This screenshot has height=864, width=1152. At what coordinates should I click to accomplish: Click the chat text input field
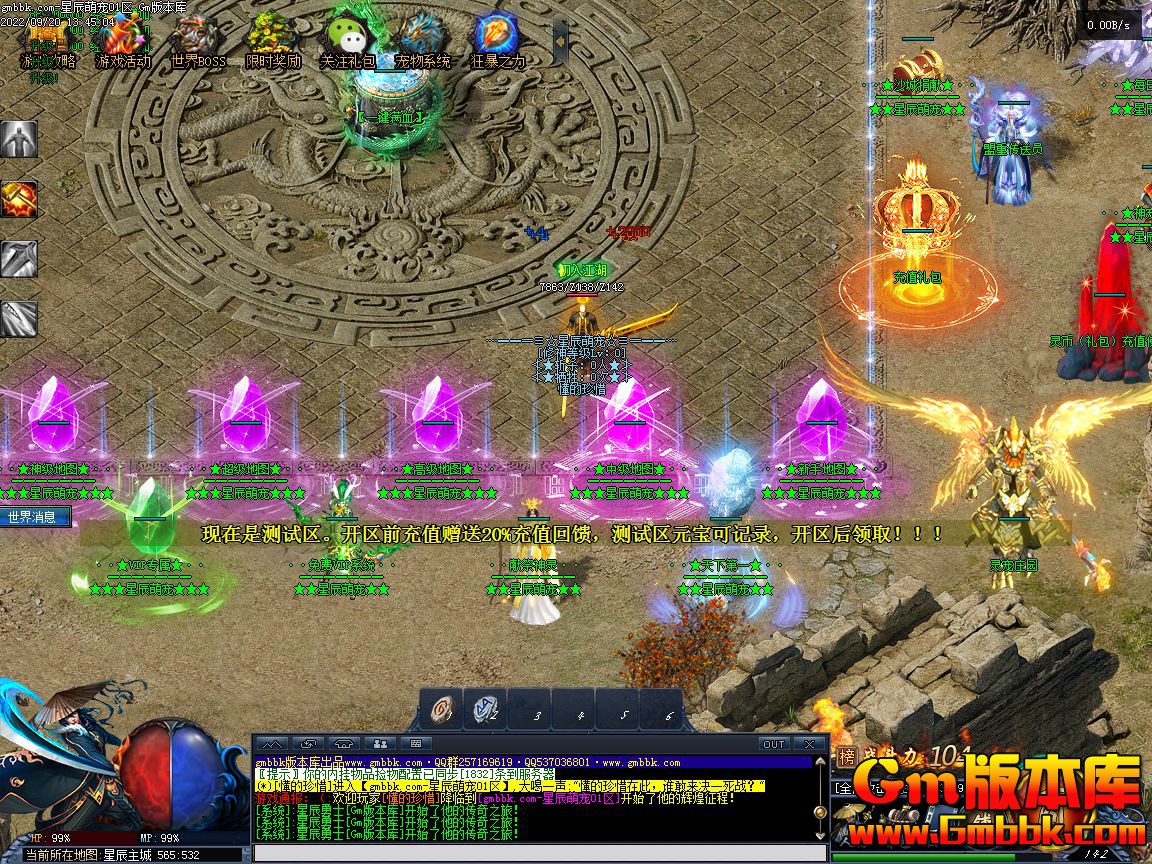(540, 853)
